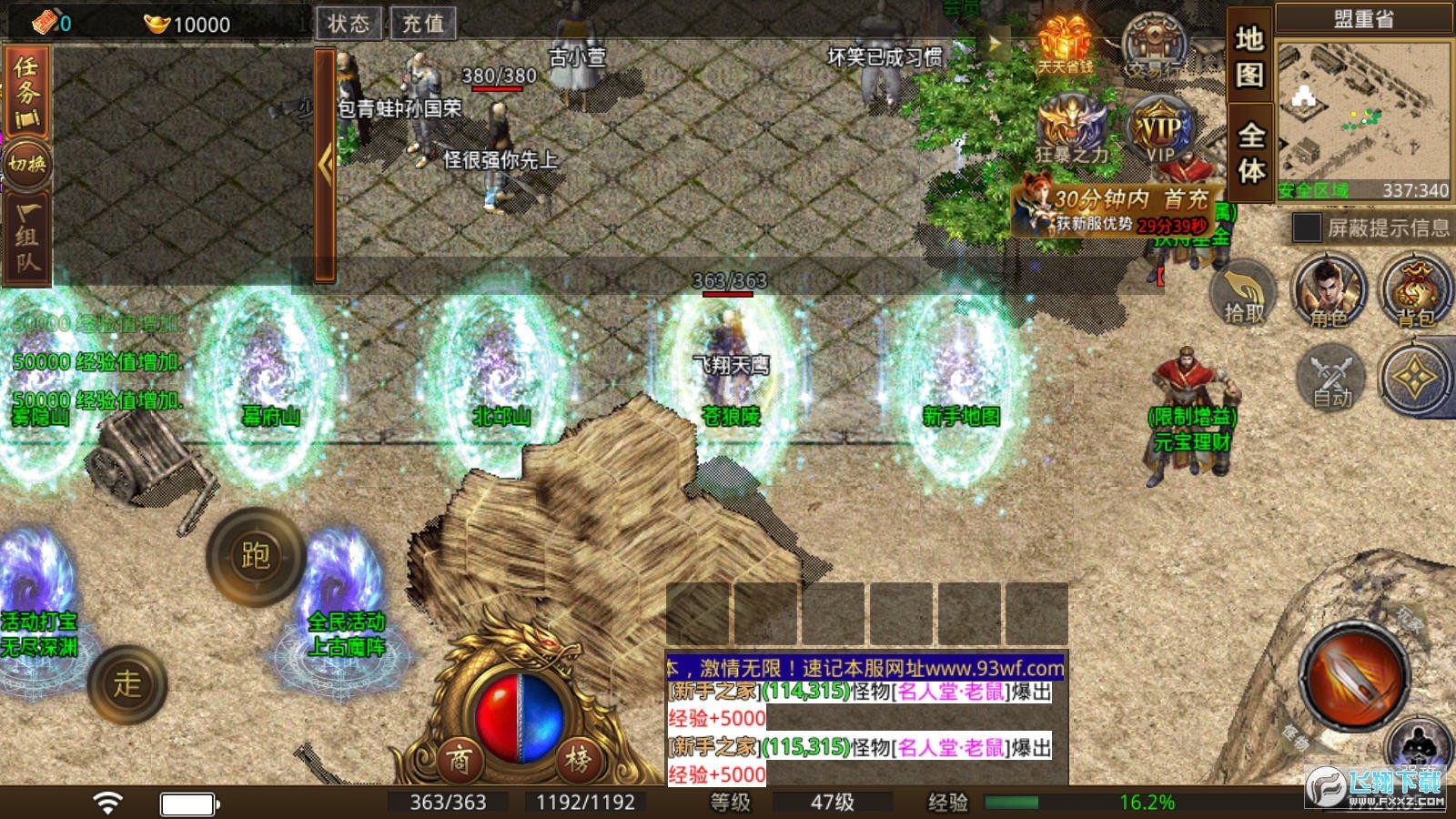This screenshot has height=819, width=1456.
Task: Open the VIP menu
Action: point(1159,133)
